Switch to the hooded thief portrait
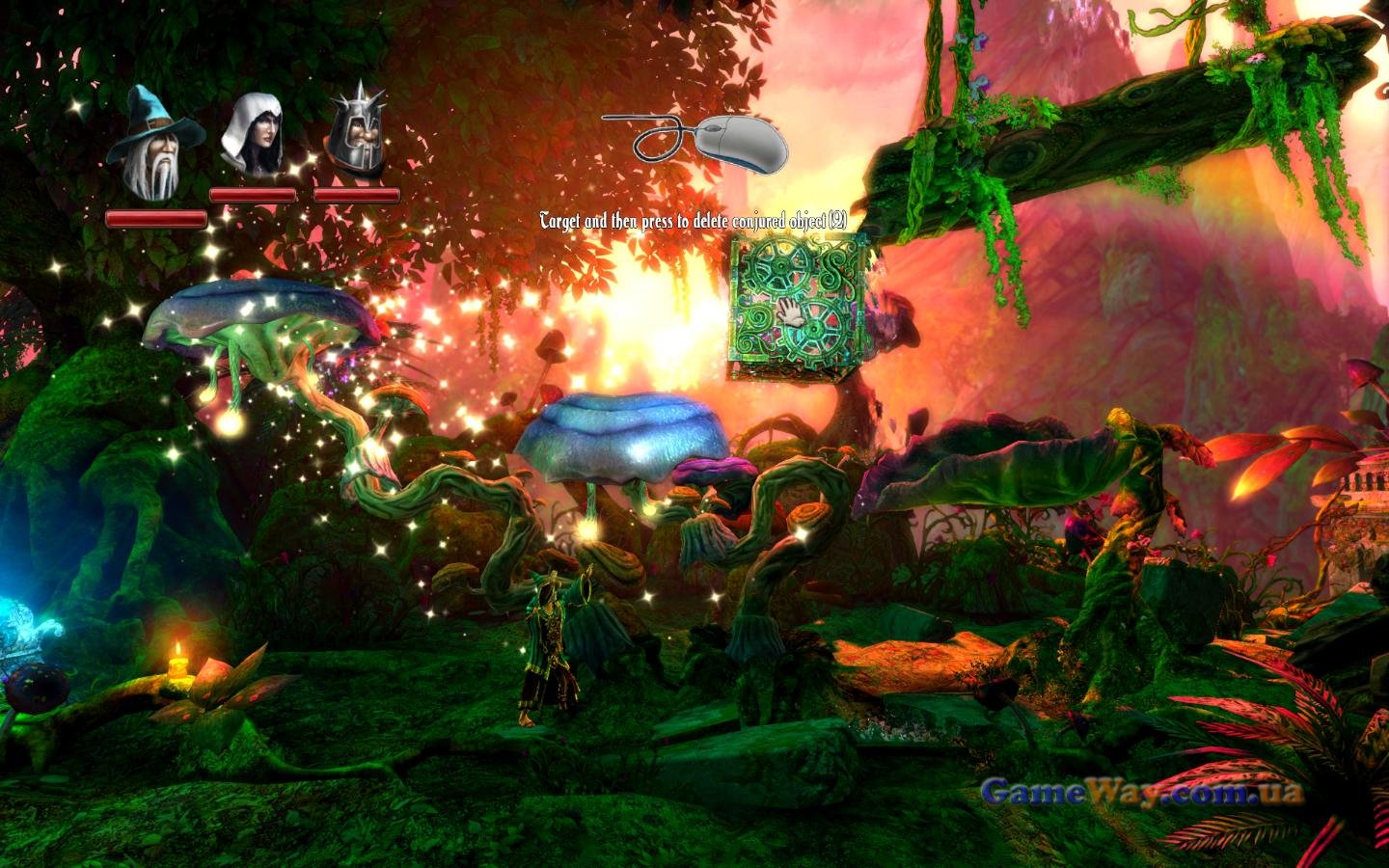Viewport: 1389px width, 868px height. click(252, 135)
